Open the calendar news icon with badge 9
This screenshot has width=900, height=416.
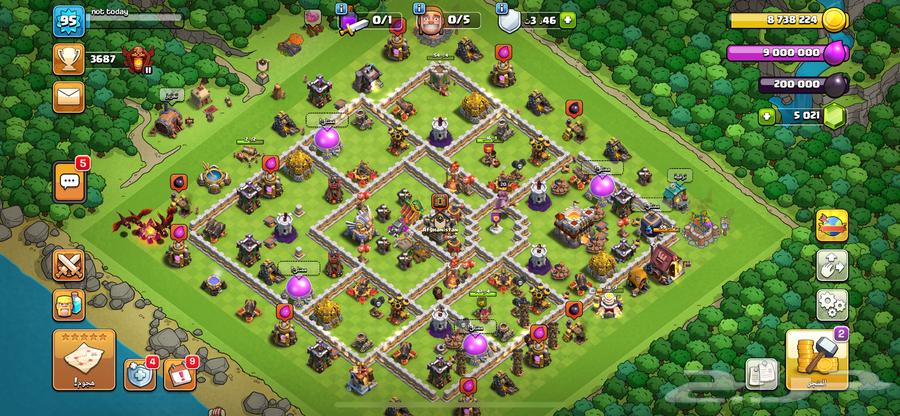177,374
